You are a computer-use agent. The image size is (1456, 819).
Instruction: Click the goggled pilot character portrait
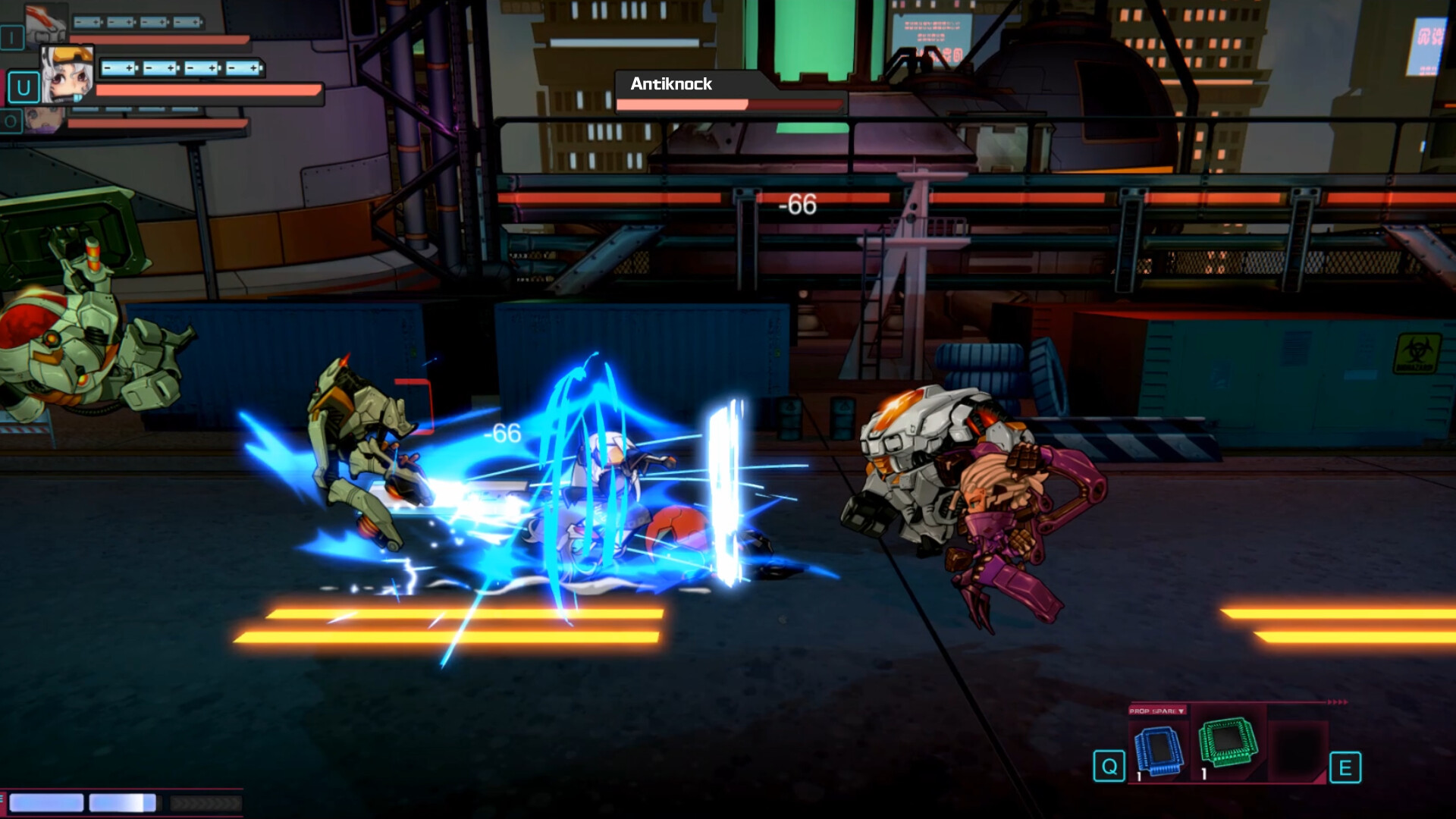click(67, 74)
